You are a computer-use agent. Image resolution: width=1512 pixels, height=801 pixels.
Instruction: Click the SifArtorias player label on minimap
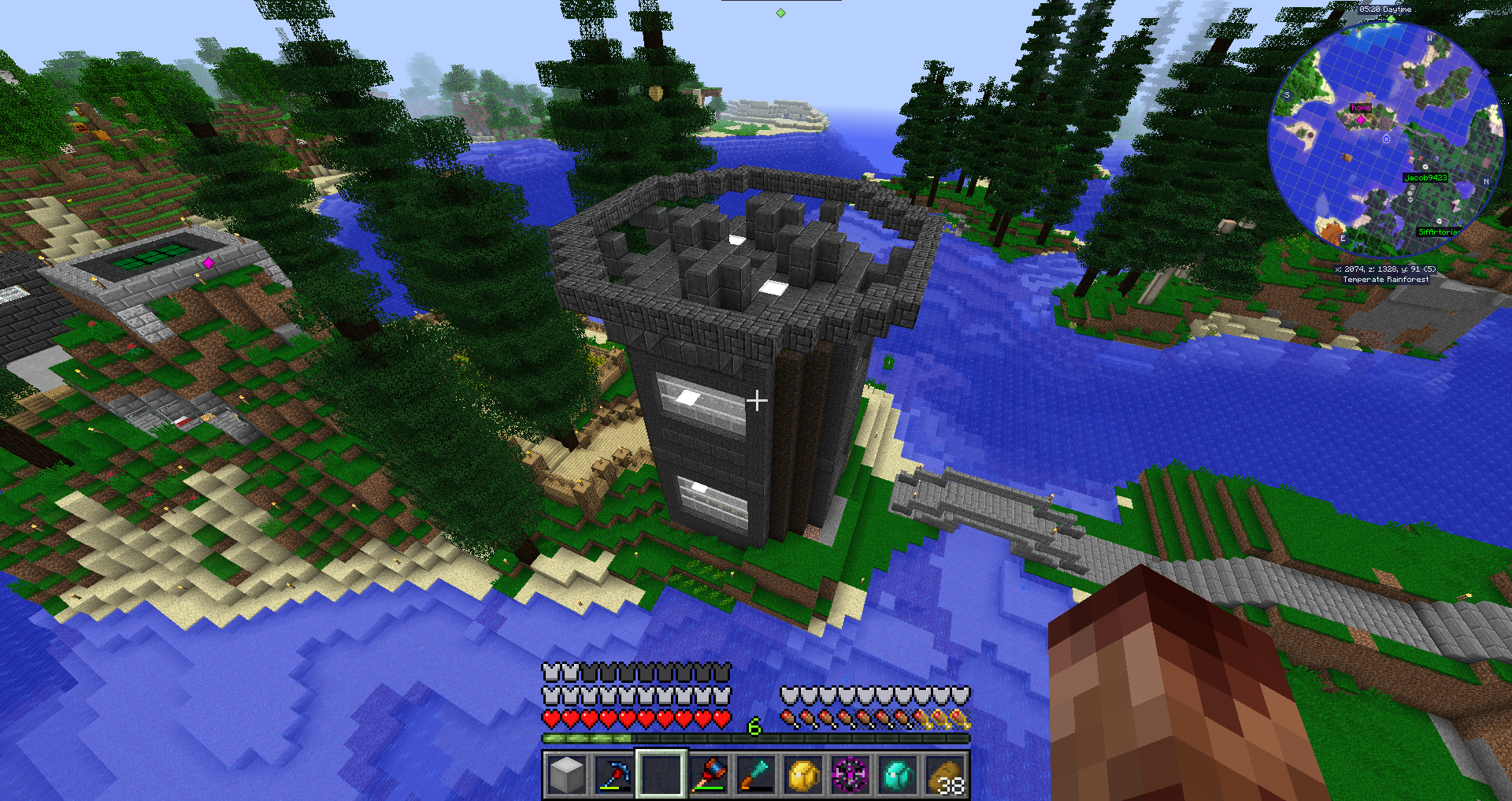point(1438,232)
